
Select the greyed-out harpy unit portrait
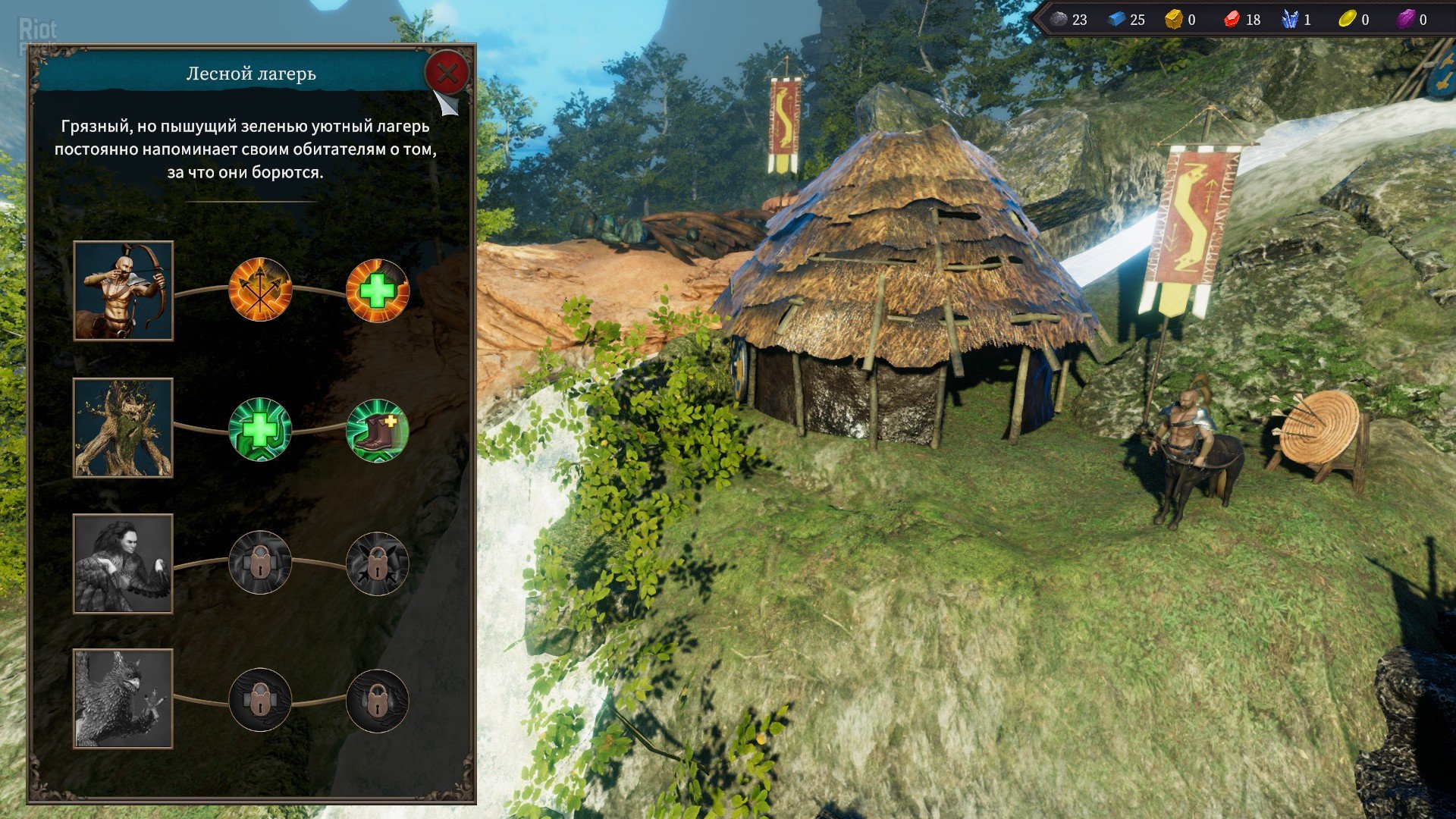click(124, 563)
